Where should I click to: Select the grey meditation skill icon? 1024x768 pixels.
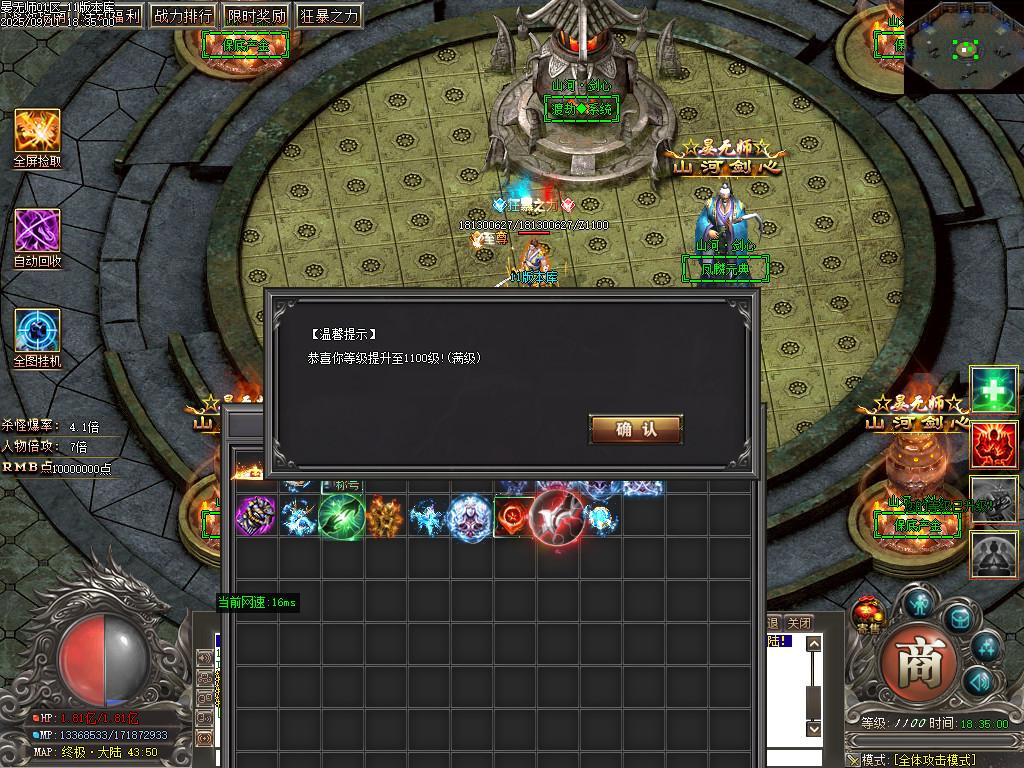click(994, 553)
